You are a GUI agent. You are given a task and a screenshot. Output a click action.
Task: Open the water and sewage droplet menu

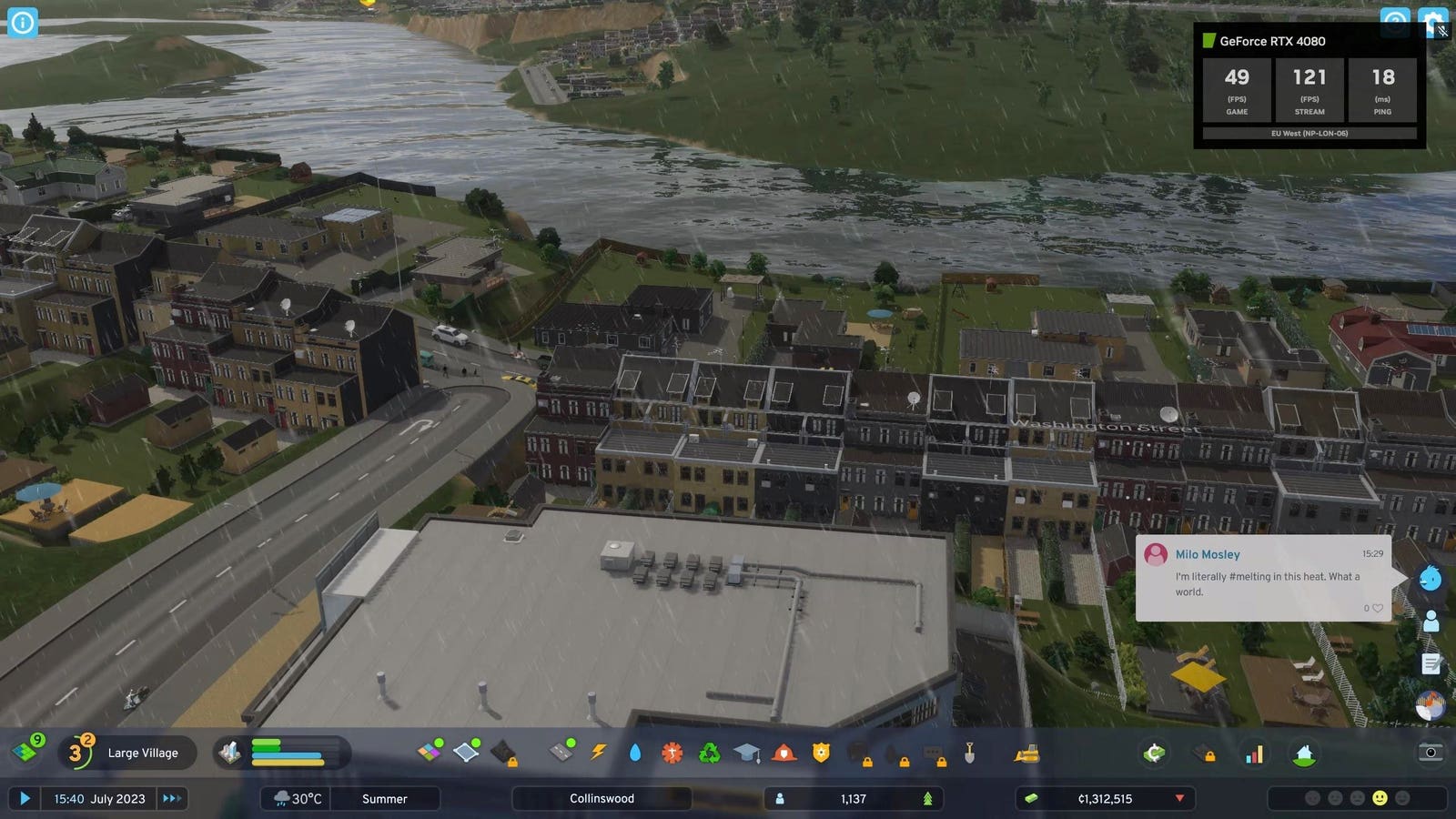tap(635, 753)
